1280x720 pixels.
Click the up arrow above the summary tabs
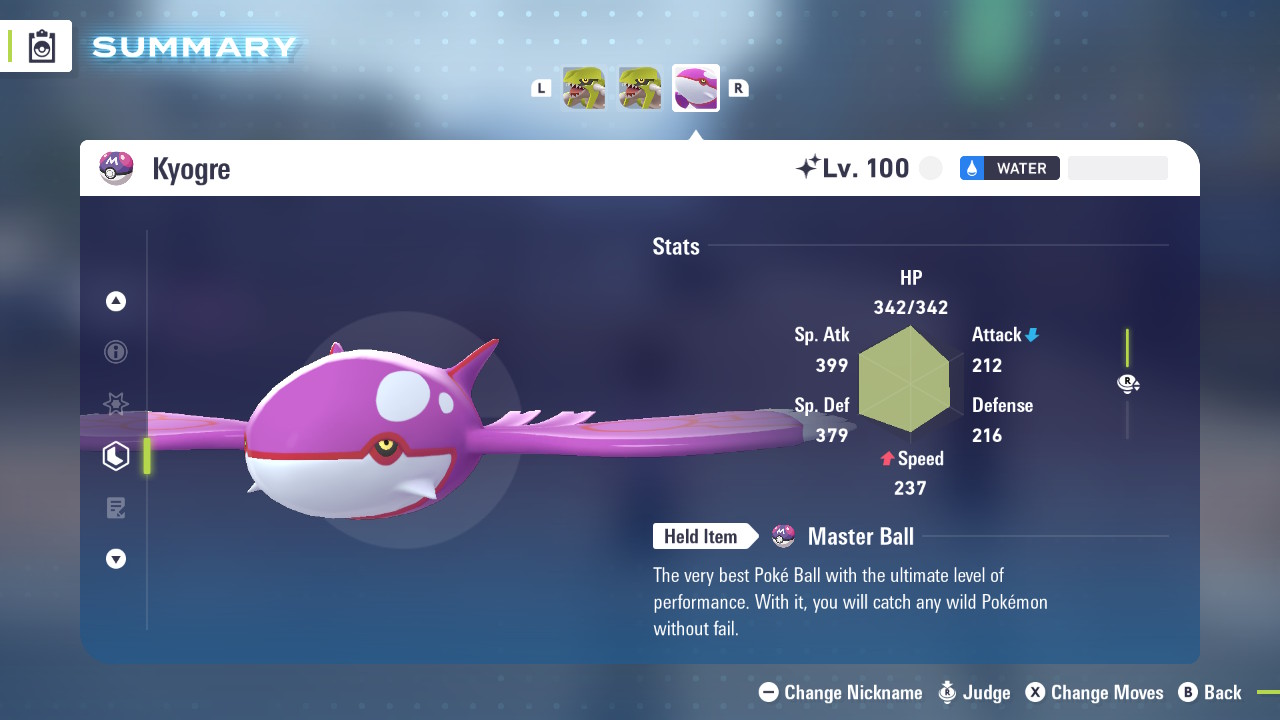pyautogui.click(x=116, y=301)
